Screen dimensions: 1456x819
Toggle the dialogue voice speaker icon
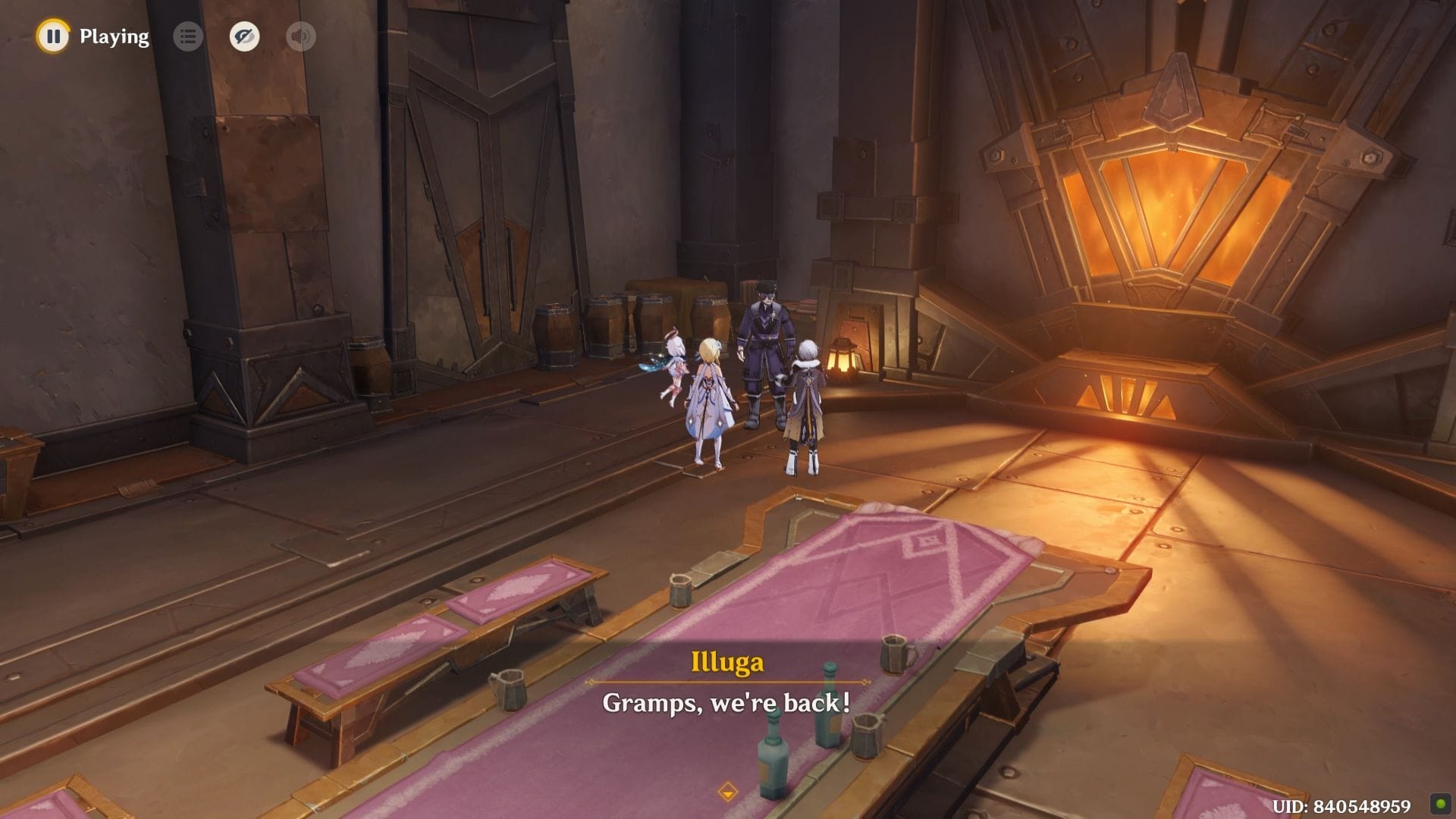[301, 36]
